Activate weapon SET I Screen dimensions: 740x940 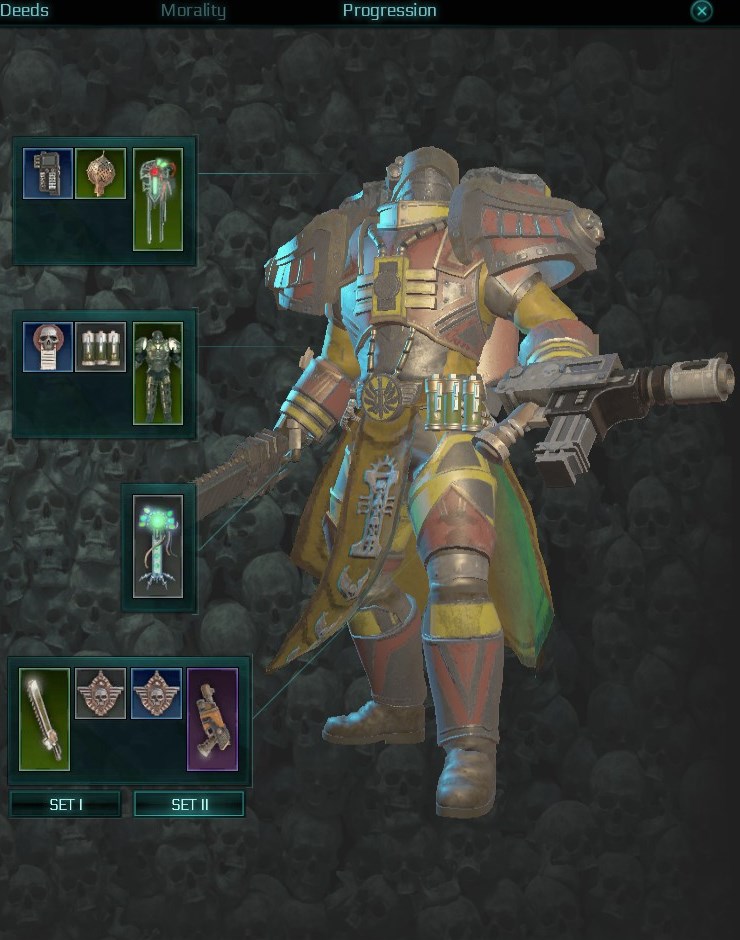point(65,804)
